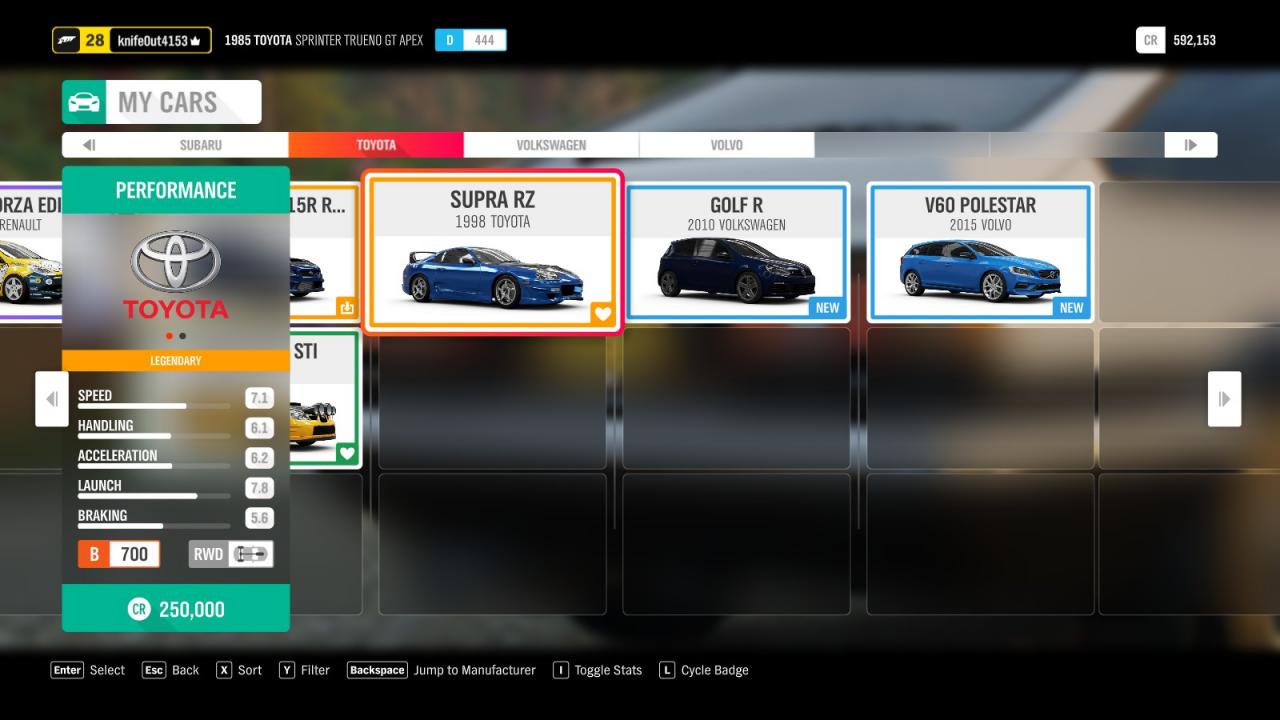Choose Jump to Manufacturer in the footer
The image size is (1280, 720).
(x=441, y=670)
